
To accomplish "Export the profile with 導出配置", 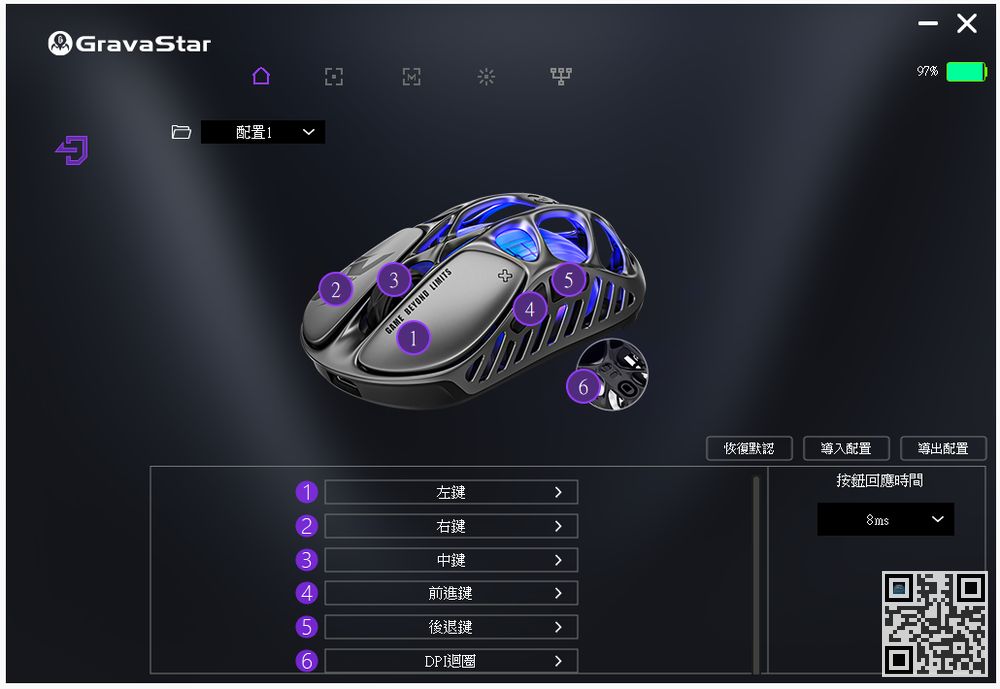I will pos(943,448).
